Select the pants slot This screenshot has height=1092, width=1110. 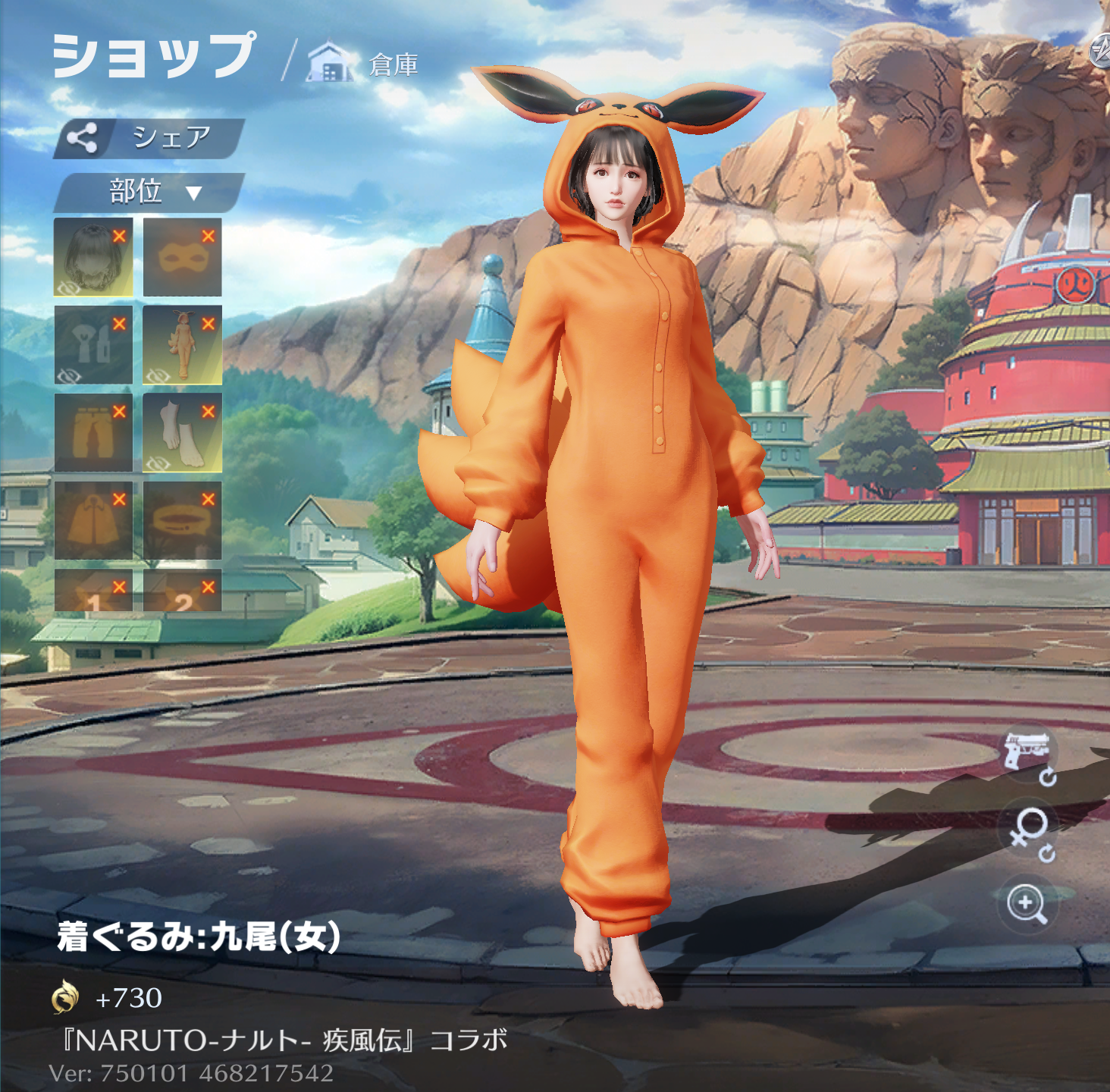point(92,433)
